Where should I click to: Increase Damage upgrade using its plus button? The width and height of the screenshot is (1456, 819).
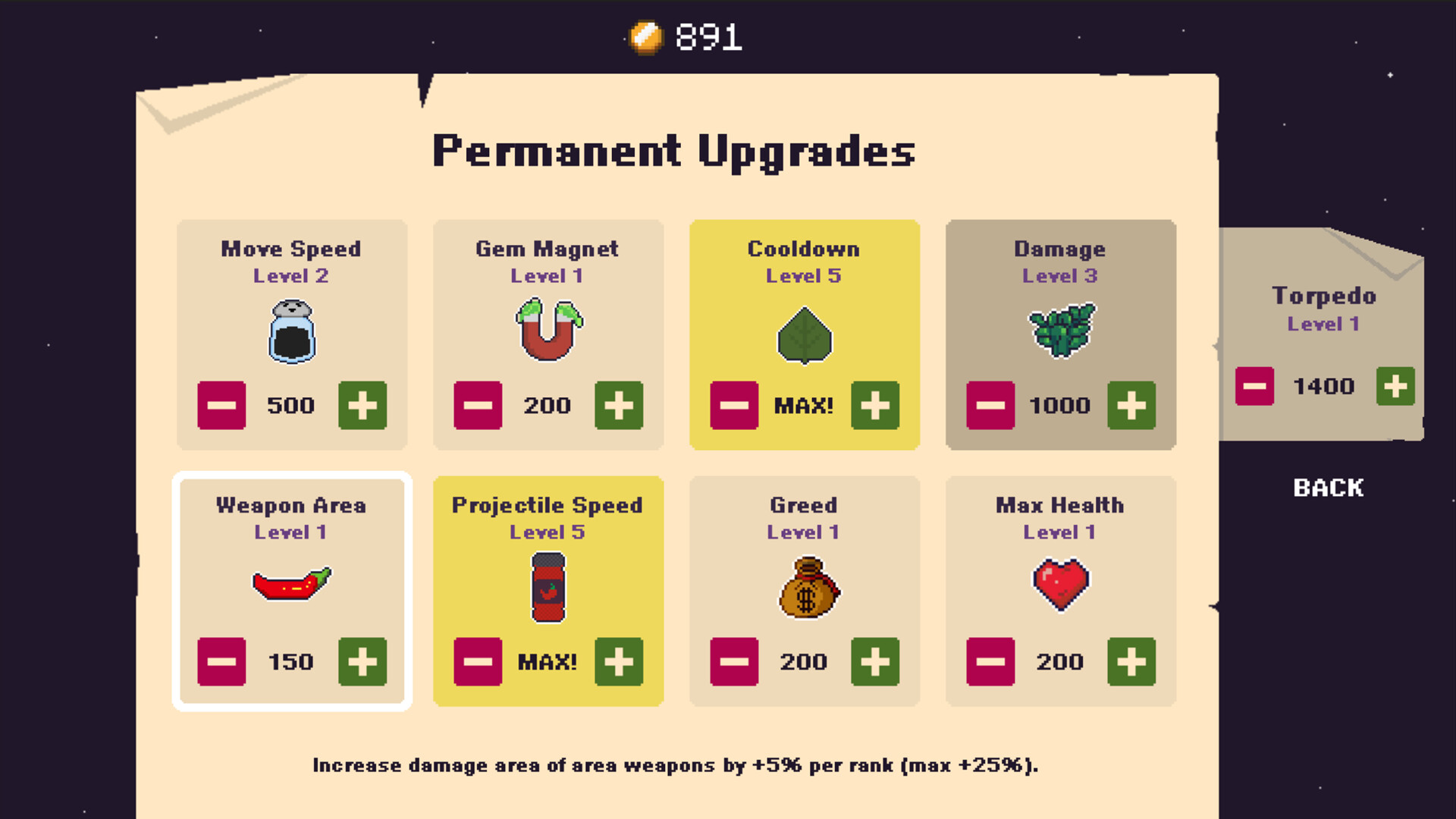tap(1132, 406)
